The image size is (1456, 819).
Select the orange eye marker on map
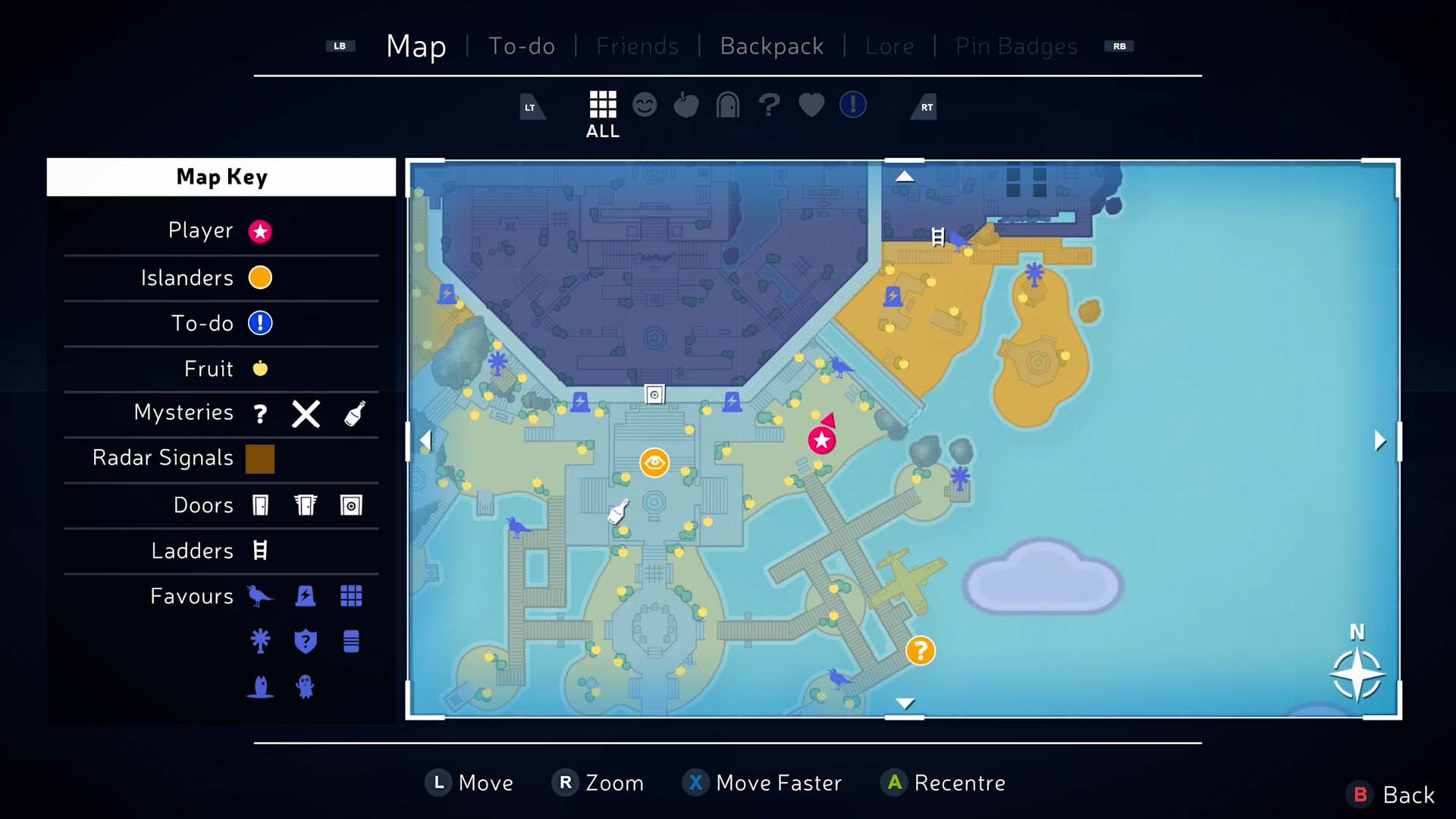[654, 463]
